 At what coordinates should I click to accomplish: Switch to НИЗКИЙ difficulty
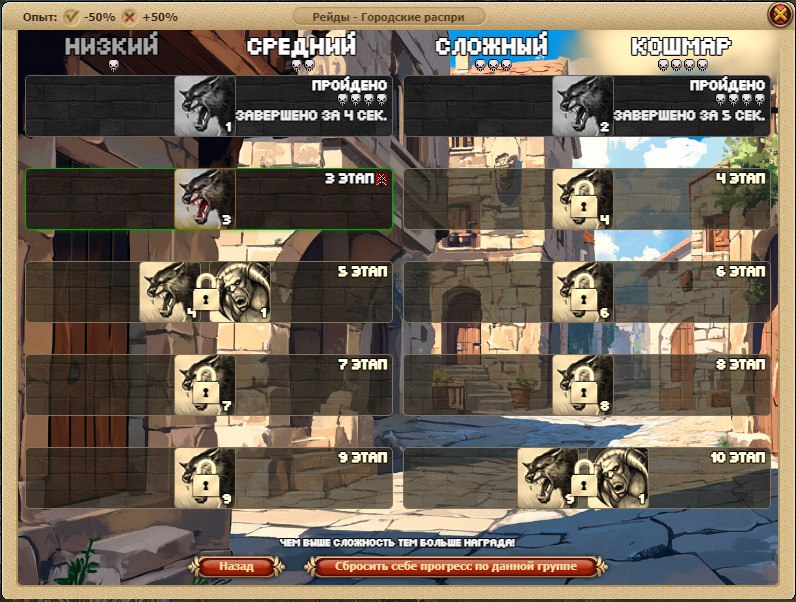112,48
